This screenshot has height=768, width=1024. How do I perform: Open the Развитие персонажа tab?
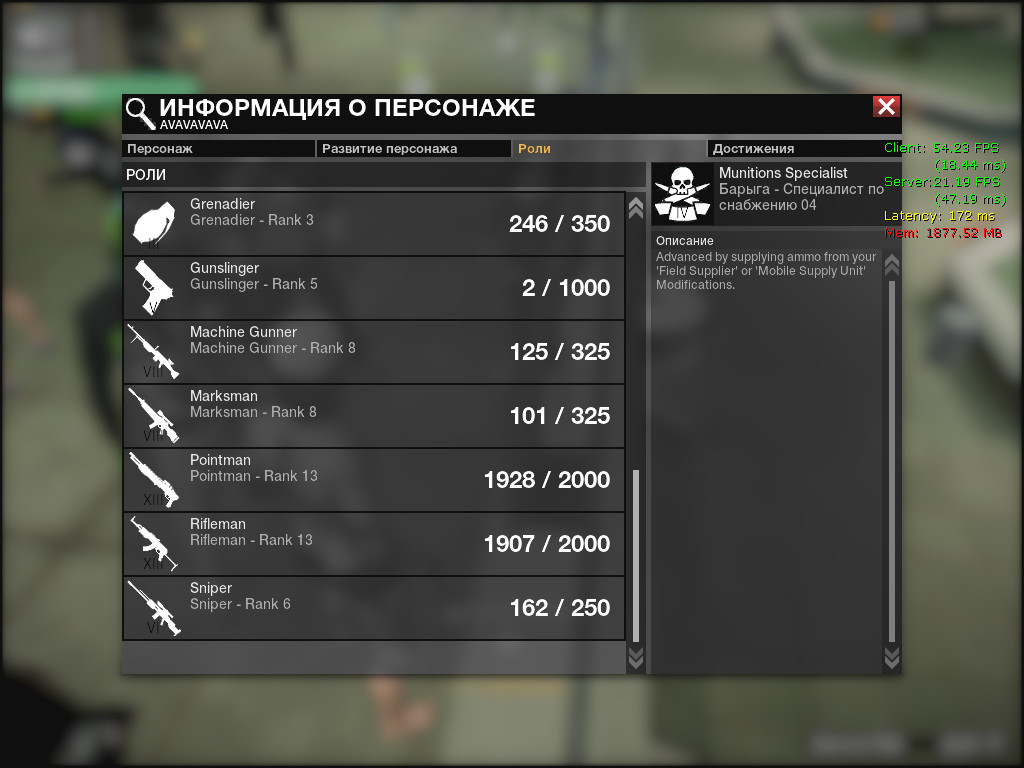pyautogui.click(x=414, y=149)
